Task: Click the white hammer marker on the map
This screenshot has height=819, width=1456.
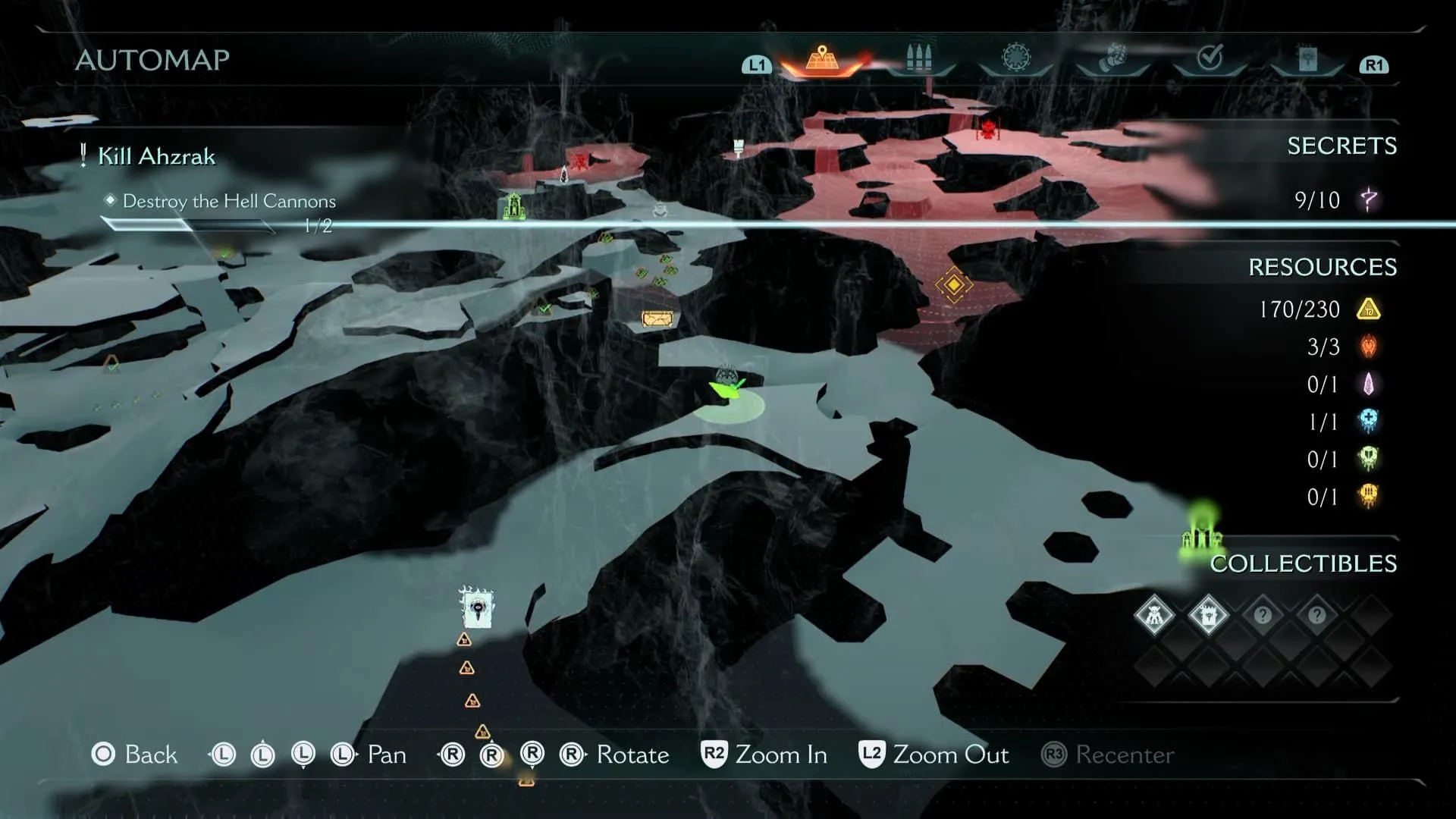Action: pos(738,147)
